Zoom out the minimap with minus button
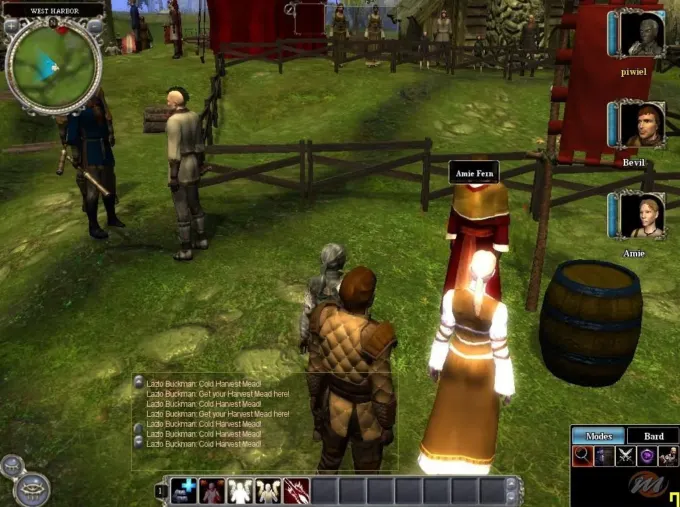Viewport: 680px width, 507px height. click(94, 27)
